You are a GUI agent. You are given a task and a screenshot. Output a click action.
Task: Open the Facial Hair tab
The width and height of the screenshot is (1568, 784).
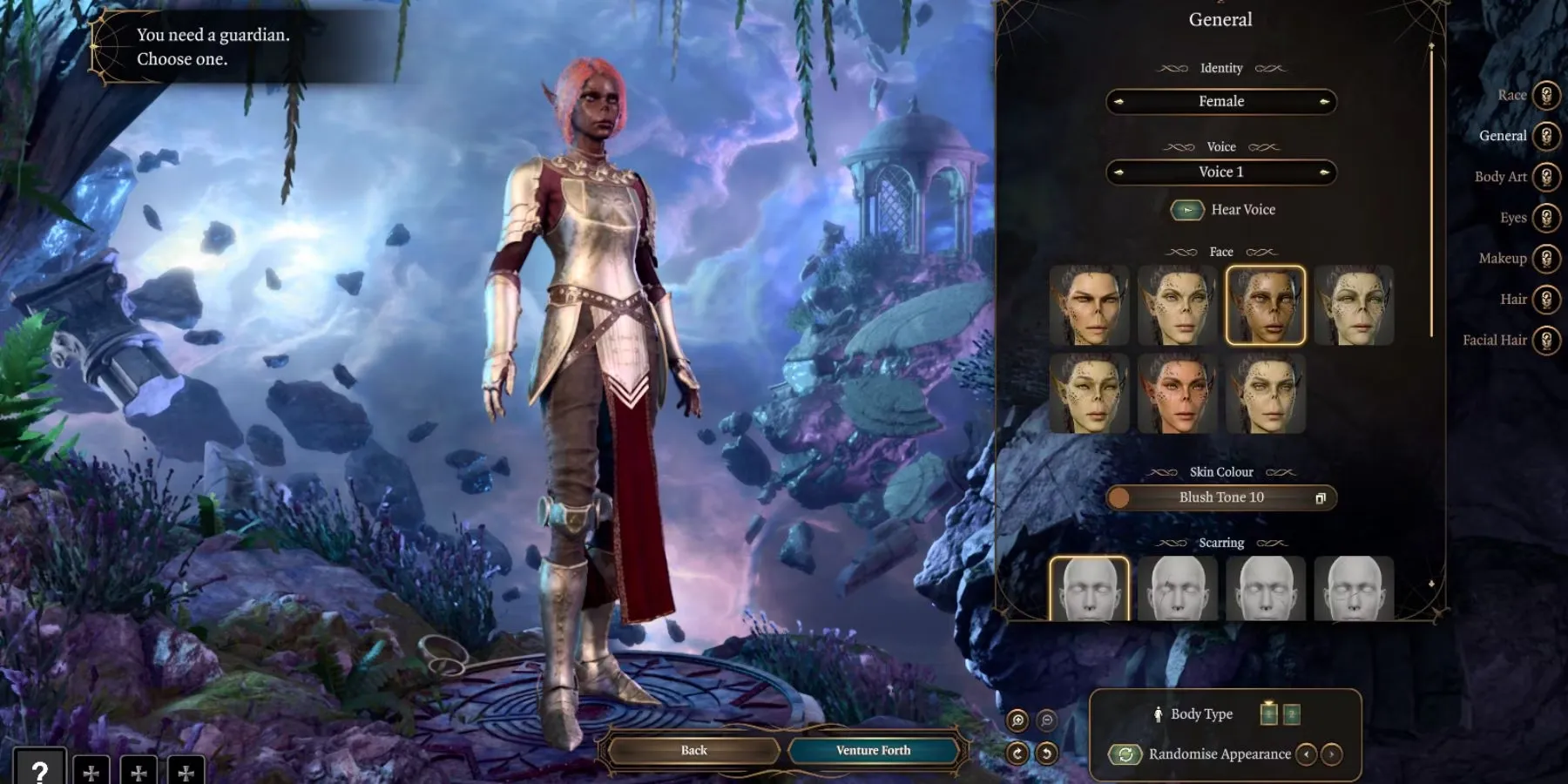pyautogui.click(x=1545, y=341)
